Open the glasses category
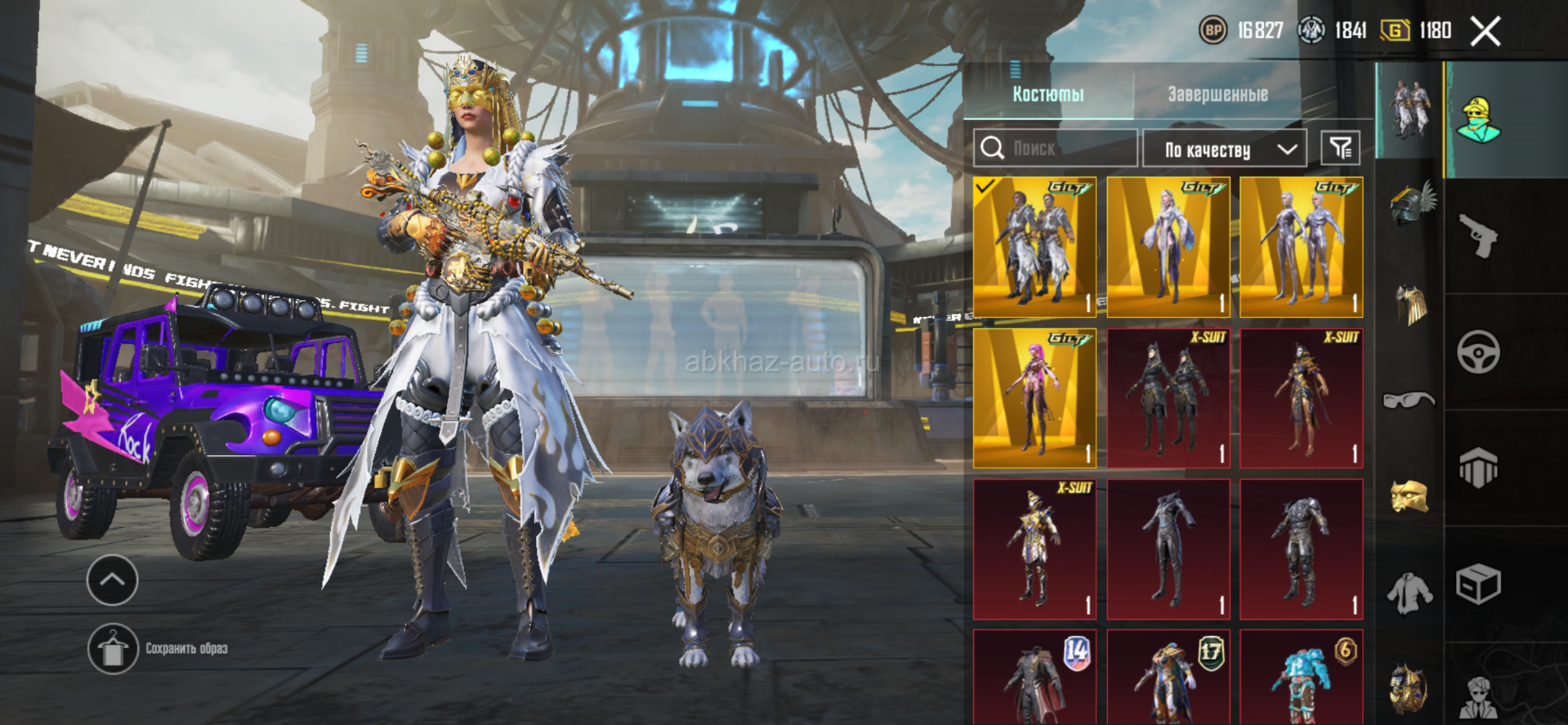Screen dimensions: 1568x725 click(1409, 400)
